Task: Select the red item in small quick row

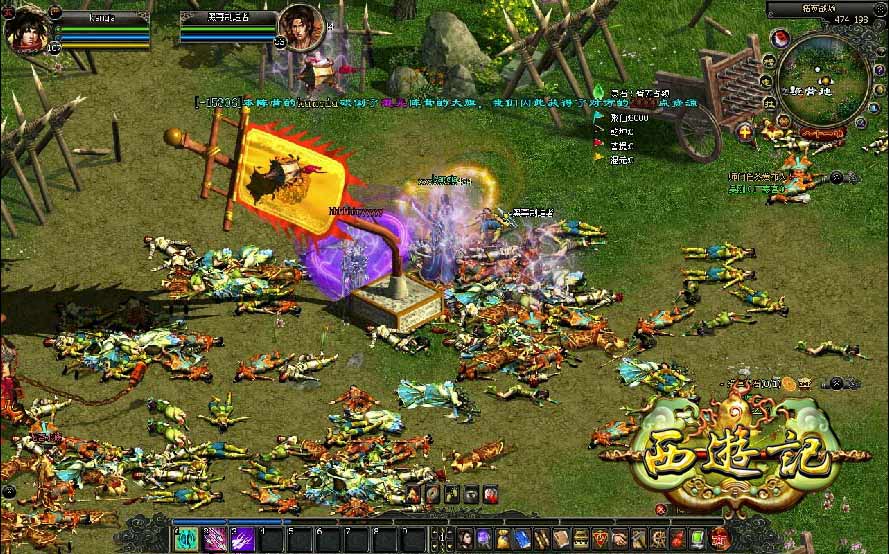Action: [x=490, y=494]
